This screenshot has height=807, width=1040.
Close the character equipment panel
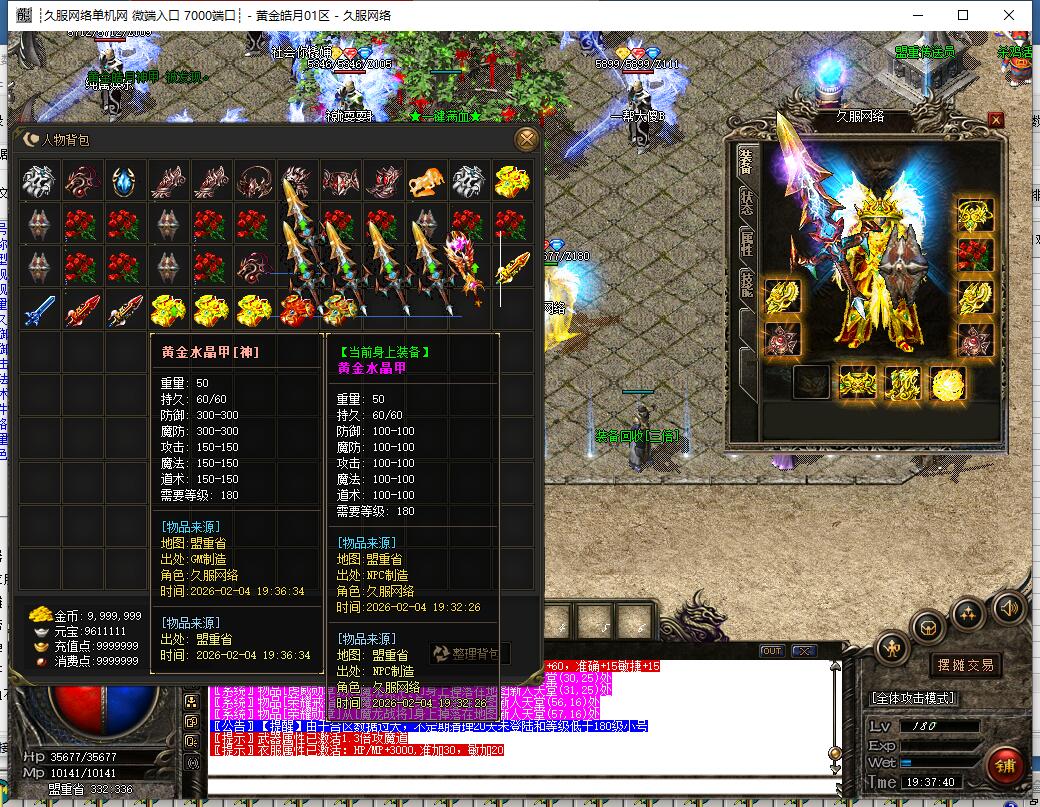[x=995, y=120]
